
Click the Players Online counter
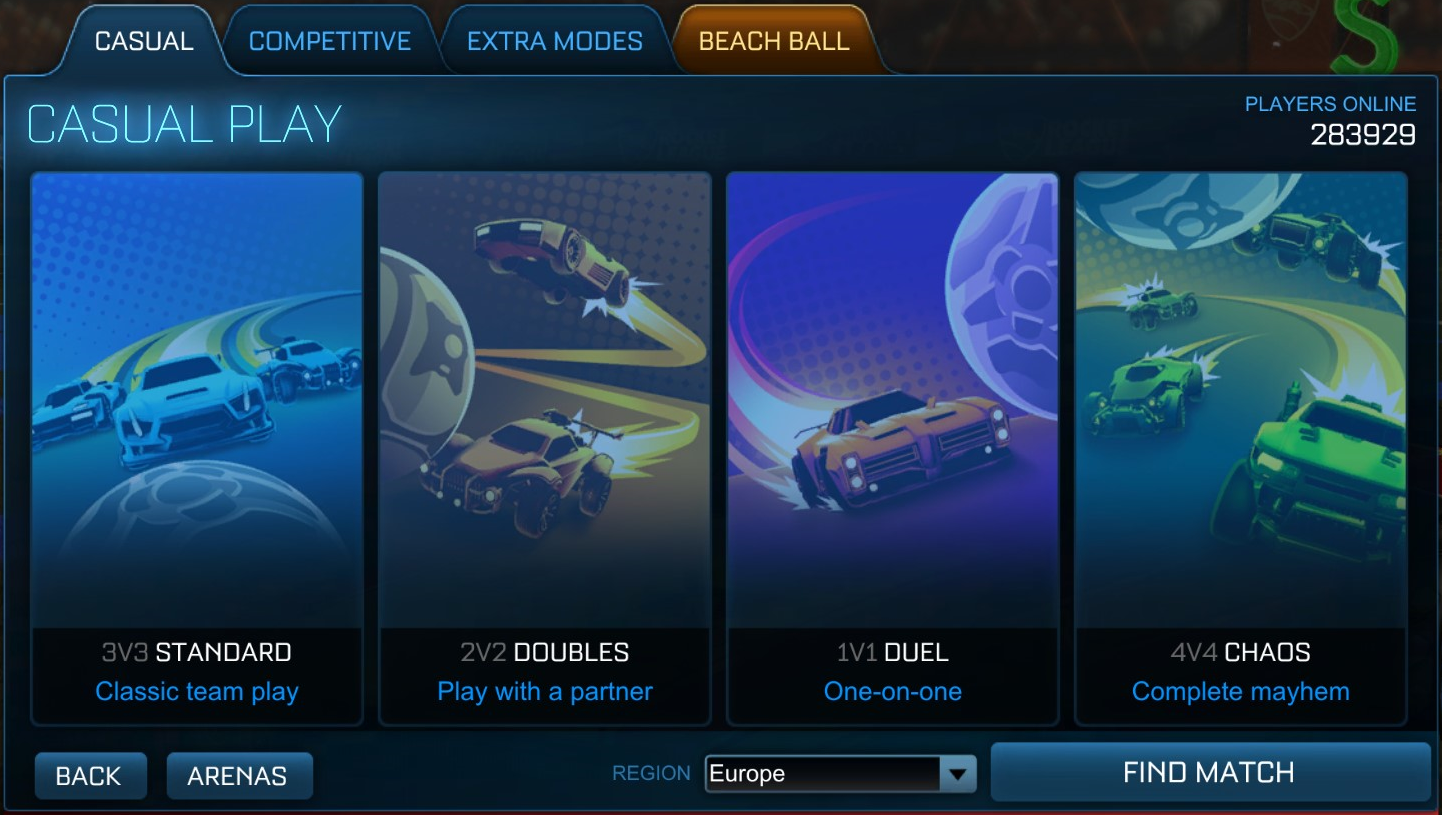[x=1330, y=118]
